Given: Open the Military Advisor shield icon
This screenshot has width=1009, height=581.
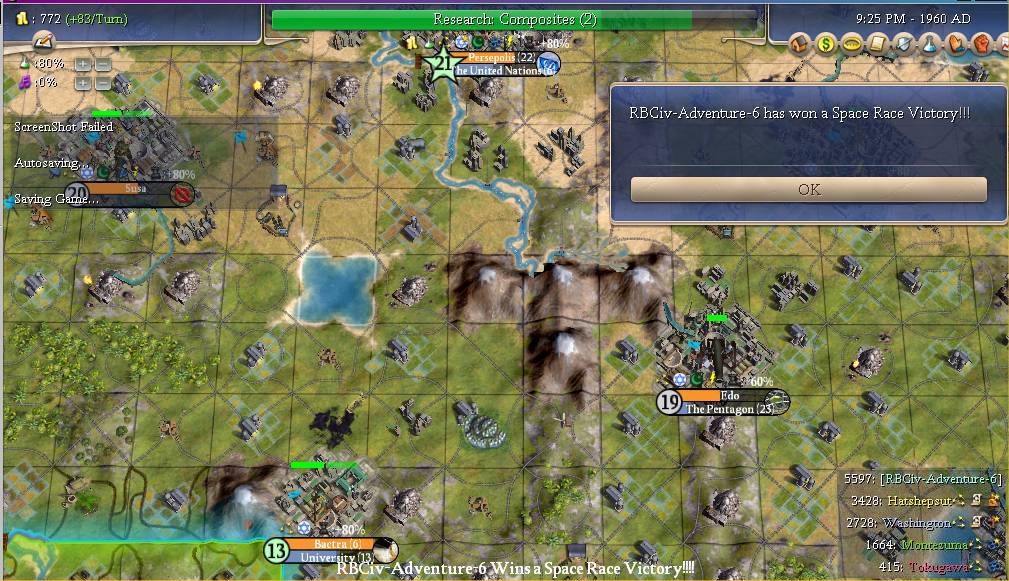Looking at the screenshot, I should point(904,44).
